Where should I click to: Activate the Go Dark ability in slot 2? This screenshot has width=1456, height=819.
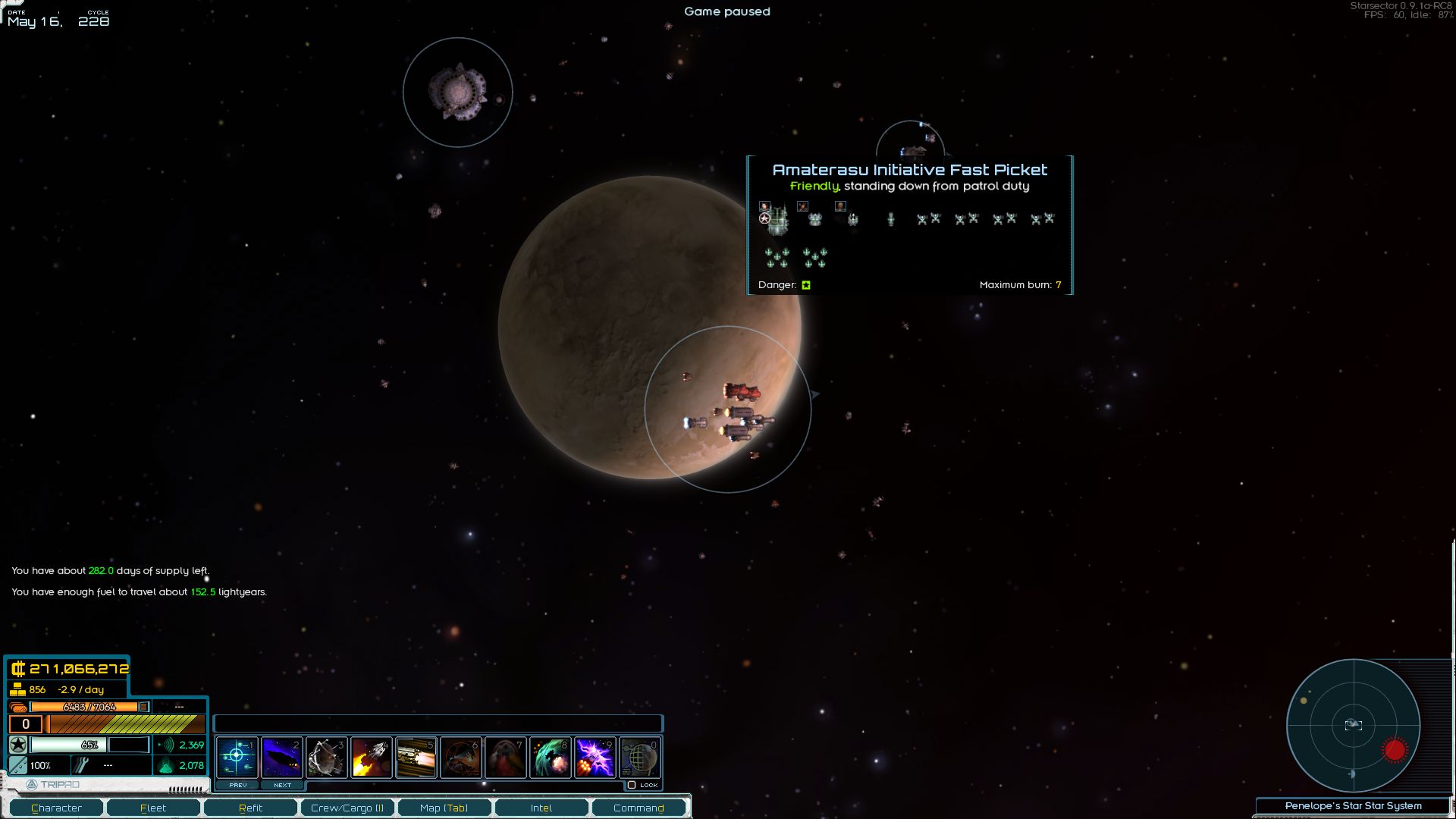282,756
